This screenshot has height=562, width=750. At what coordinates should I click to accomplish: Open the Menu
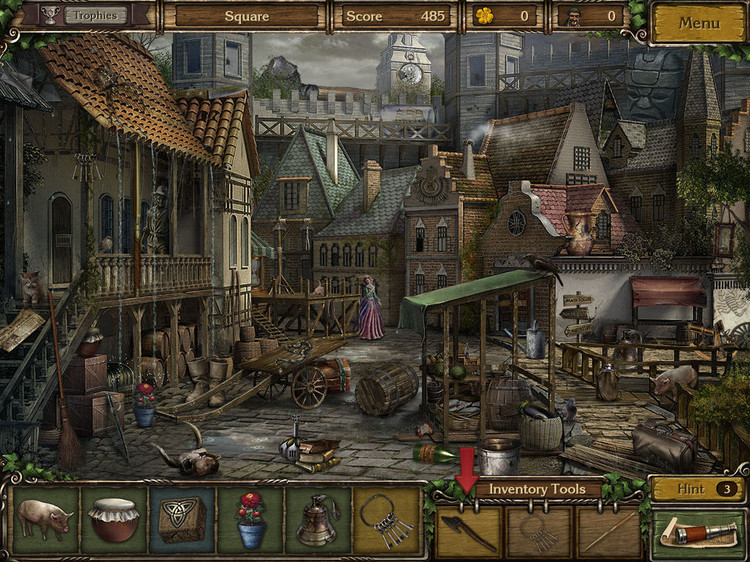click(699, 22)
